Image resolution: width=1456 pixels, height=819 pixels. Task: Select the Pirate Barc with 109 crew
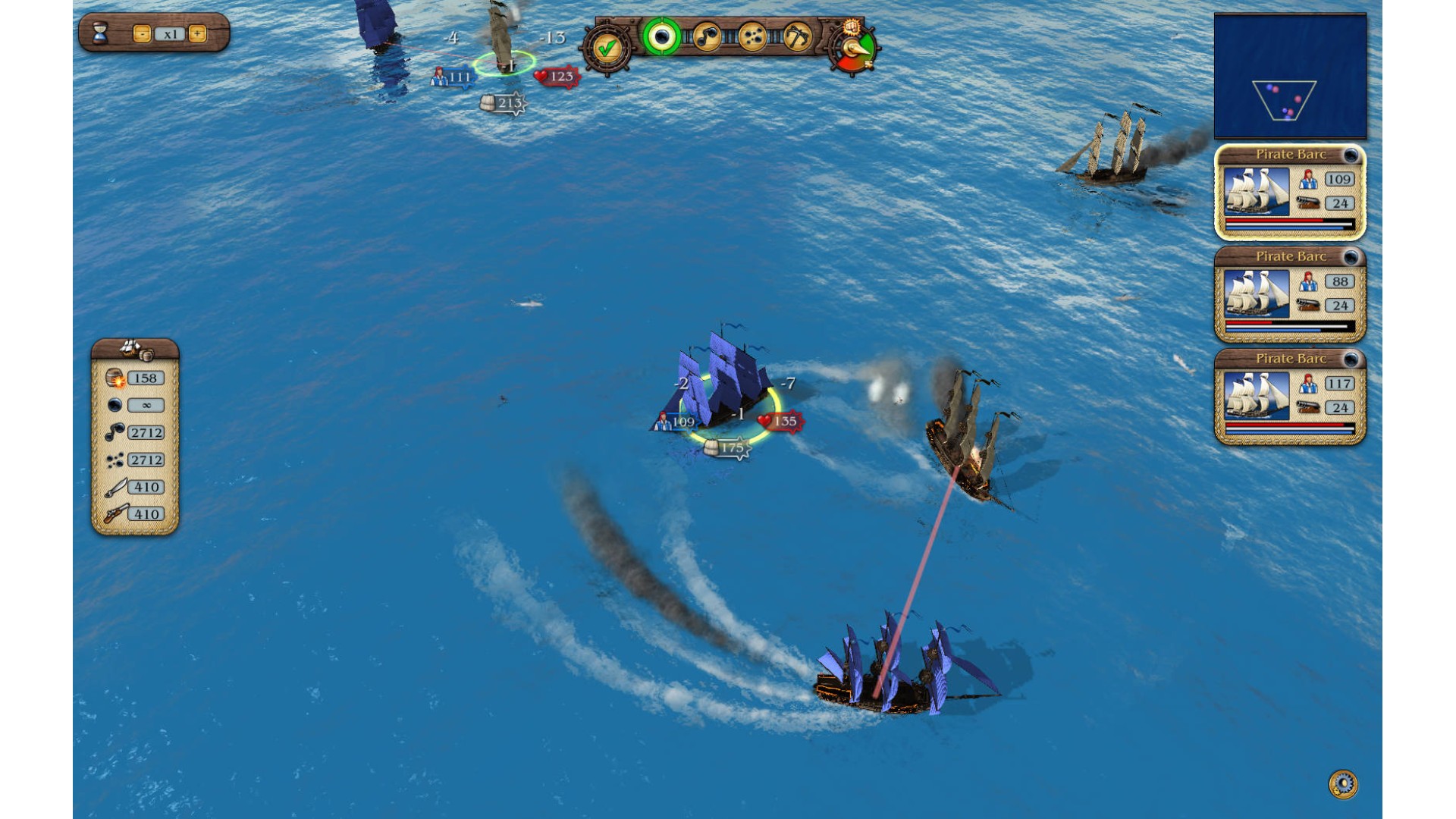tap(1290, 192)
